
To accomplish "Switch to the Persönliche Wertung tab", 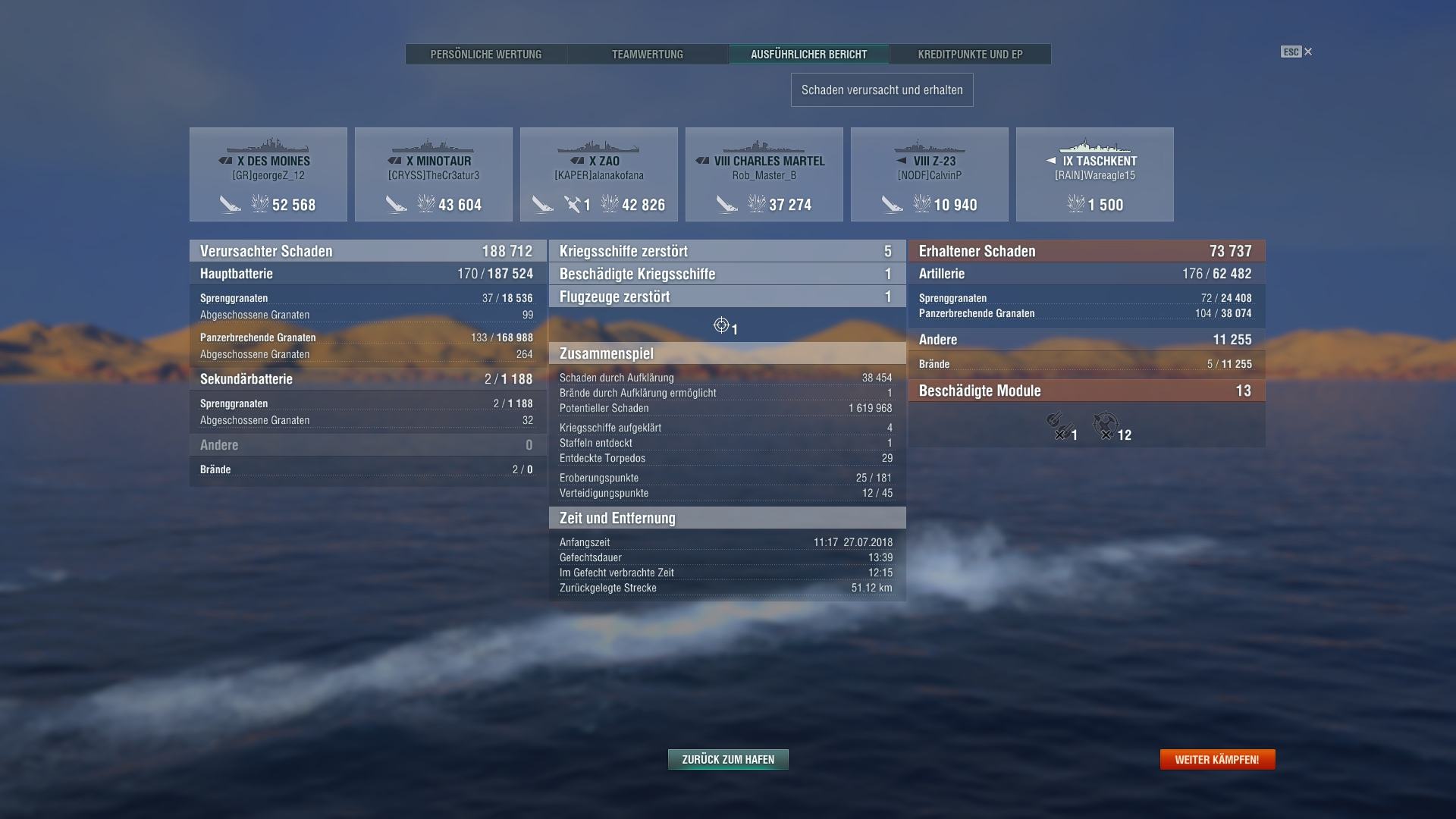I will 486,55.
